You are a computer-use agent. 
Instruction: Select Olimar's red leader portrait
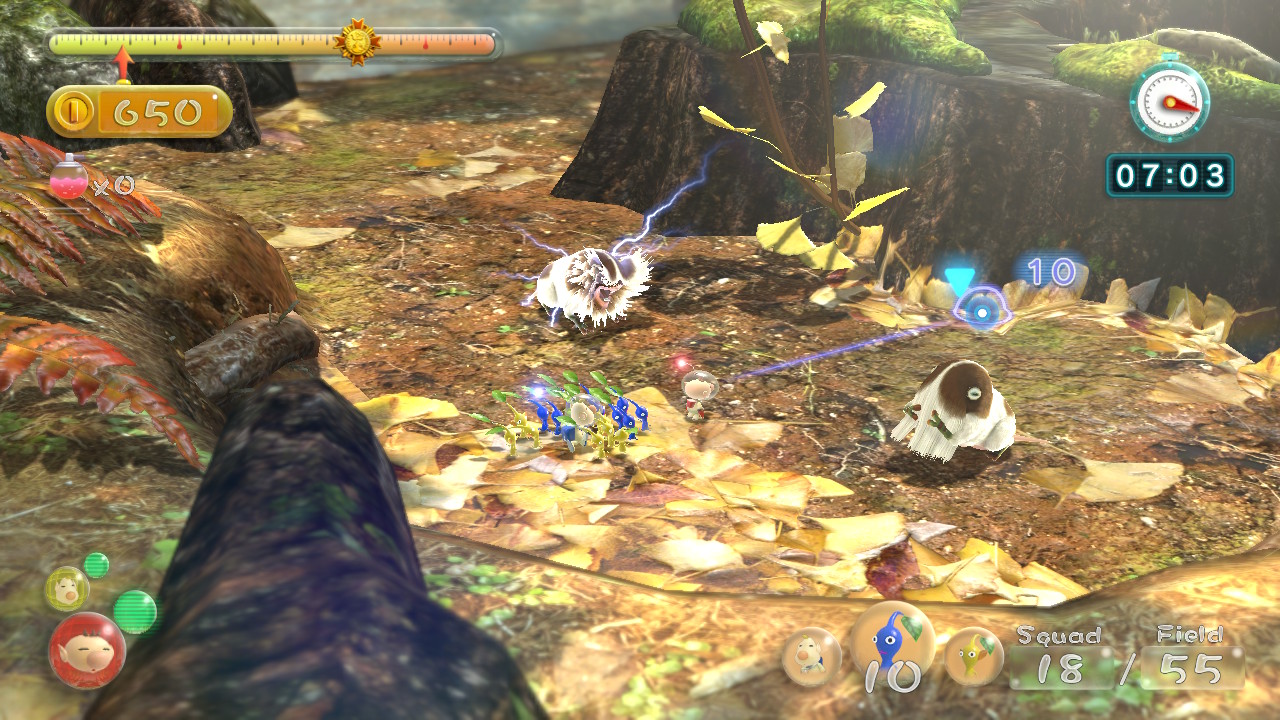click(87, 650)
